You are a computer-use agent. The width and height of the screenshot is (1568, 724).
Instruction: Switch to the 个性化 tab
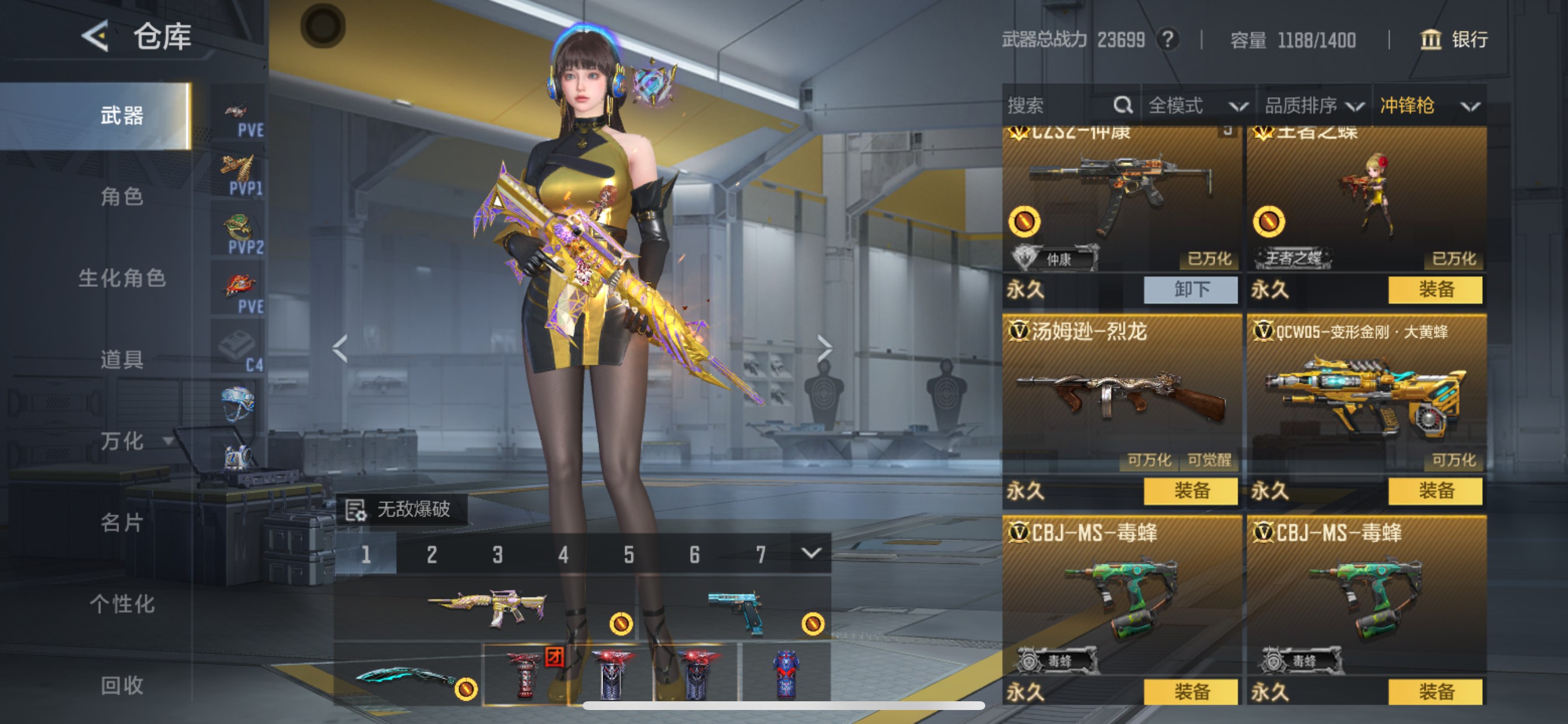(x=122, y=603)
